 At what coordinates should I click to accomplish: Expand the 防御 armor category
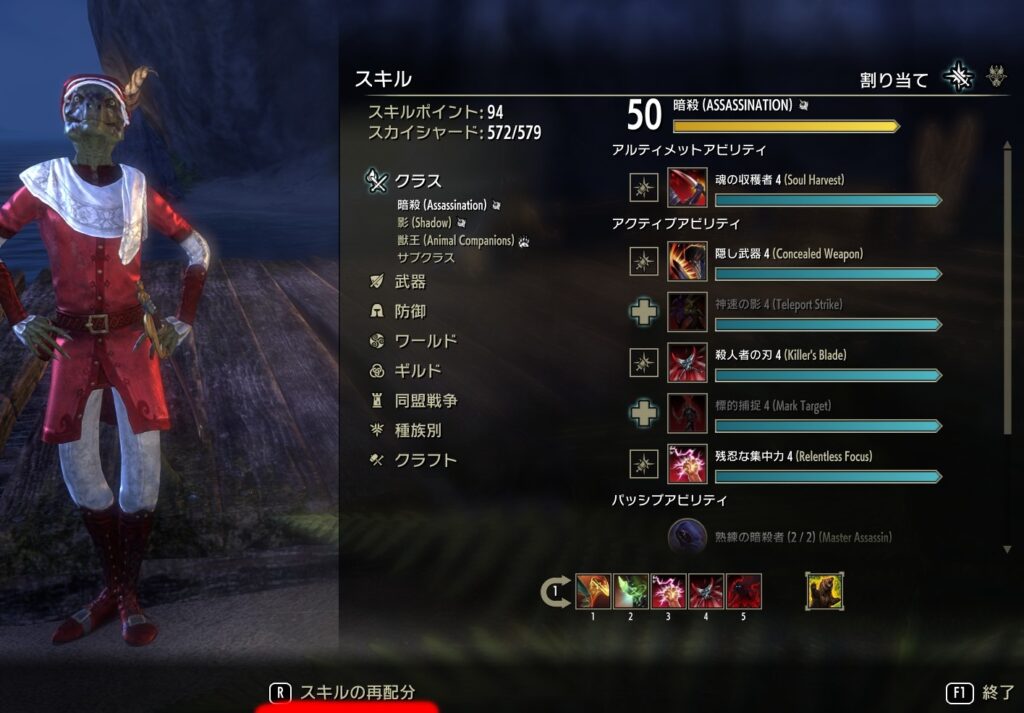pos(410,312)
